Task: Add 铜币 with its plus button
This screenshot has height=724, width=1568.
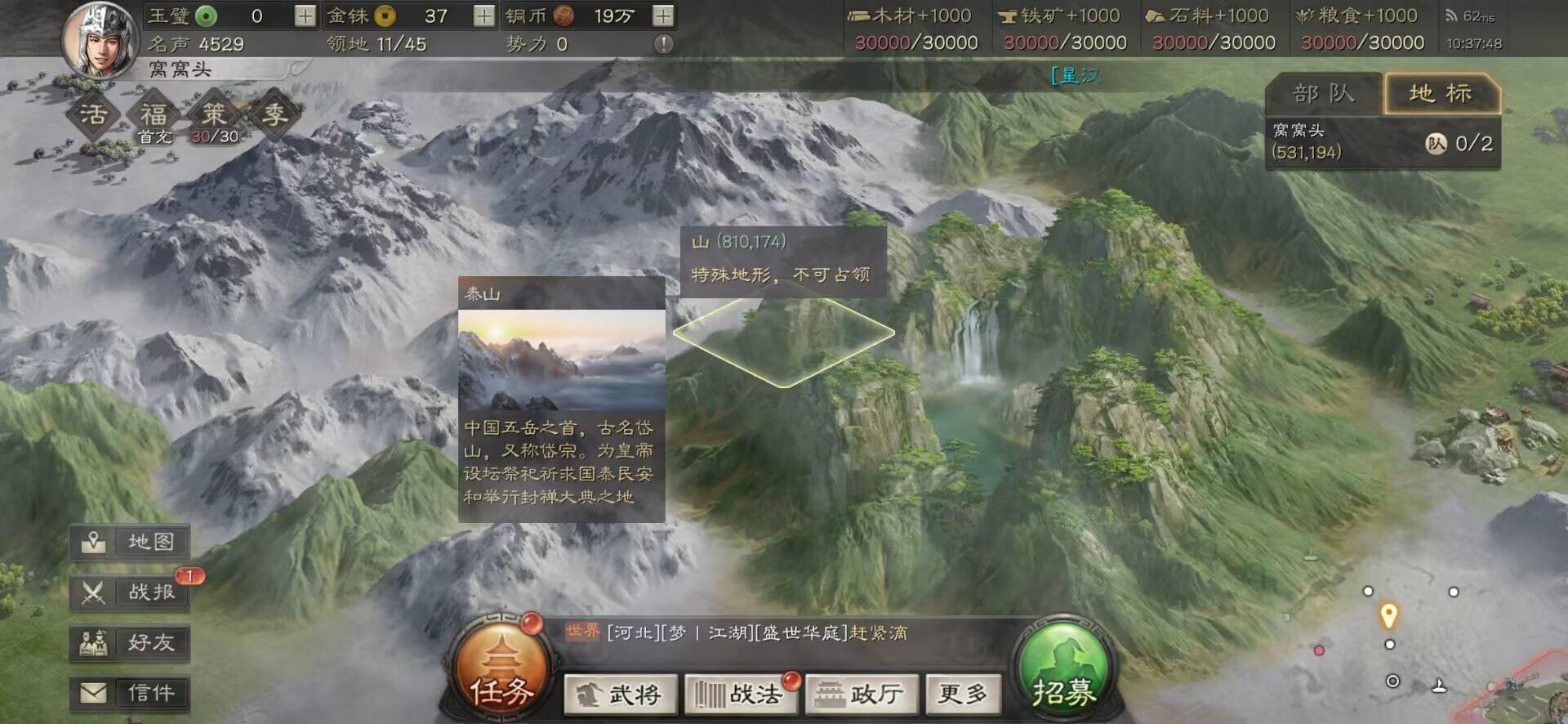Action: tap(663, 14)
